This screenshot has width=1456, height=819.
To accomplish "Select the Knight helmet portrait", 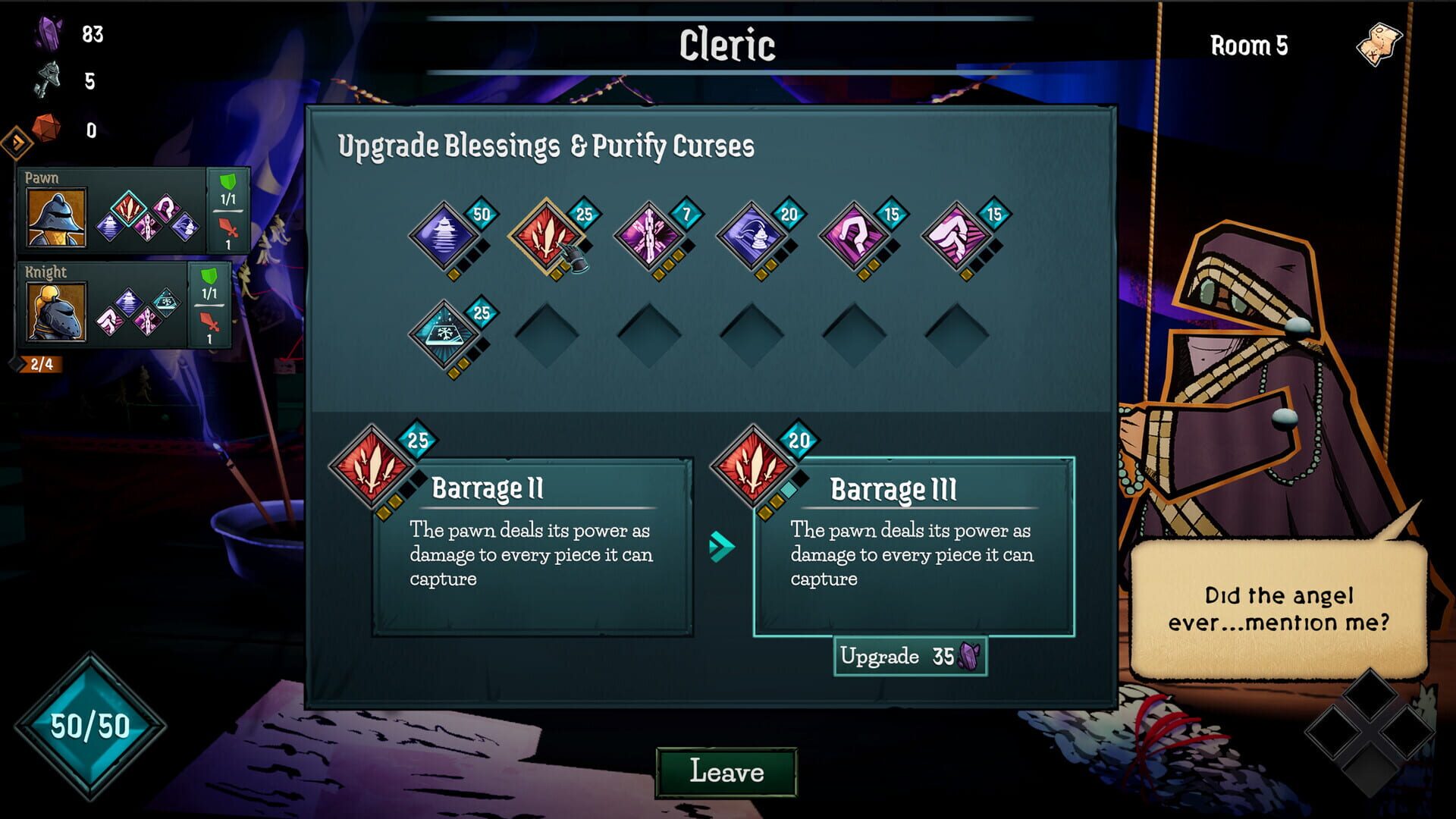I will tap(56, 311).
